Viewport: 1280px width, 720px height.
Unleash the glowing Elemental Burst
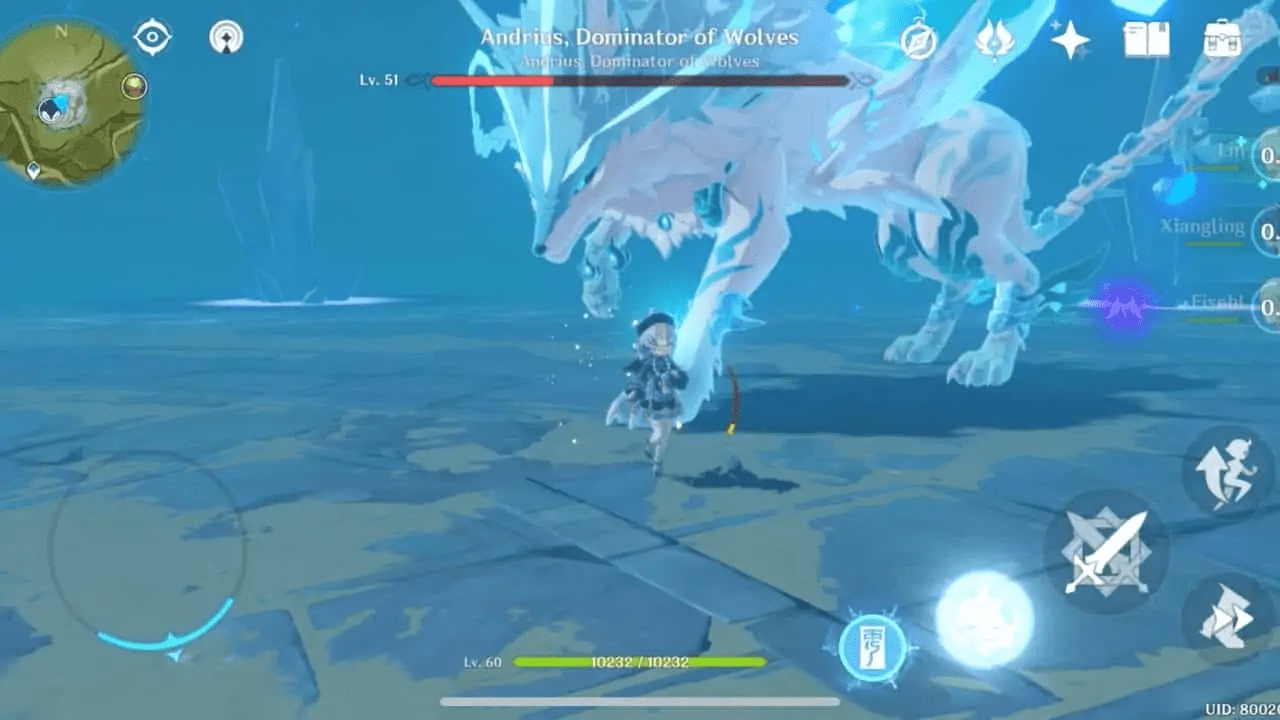coord(984,619)
